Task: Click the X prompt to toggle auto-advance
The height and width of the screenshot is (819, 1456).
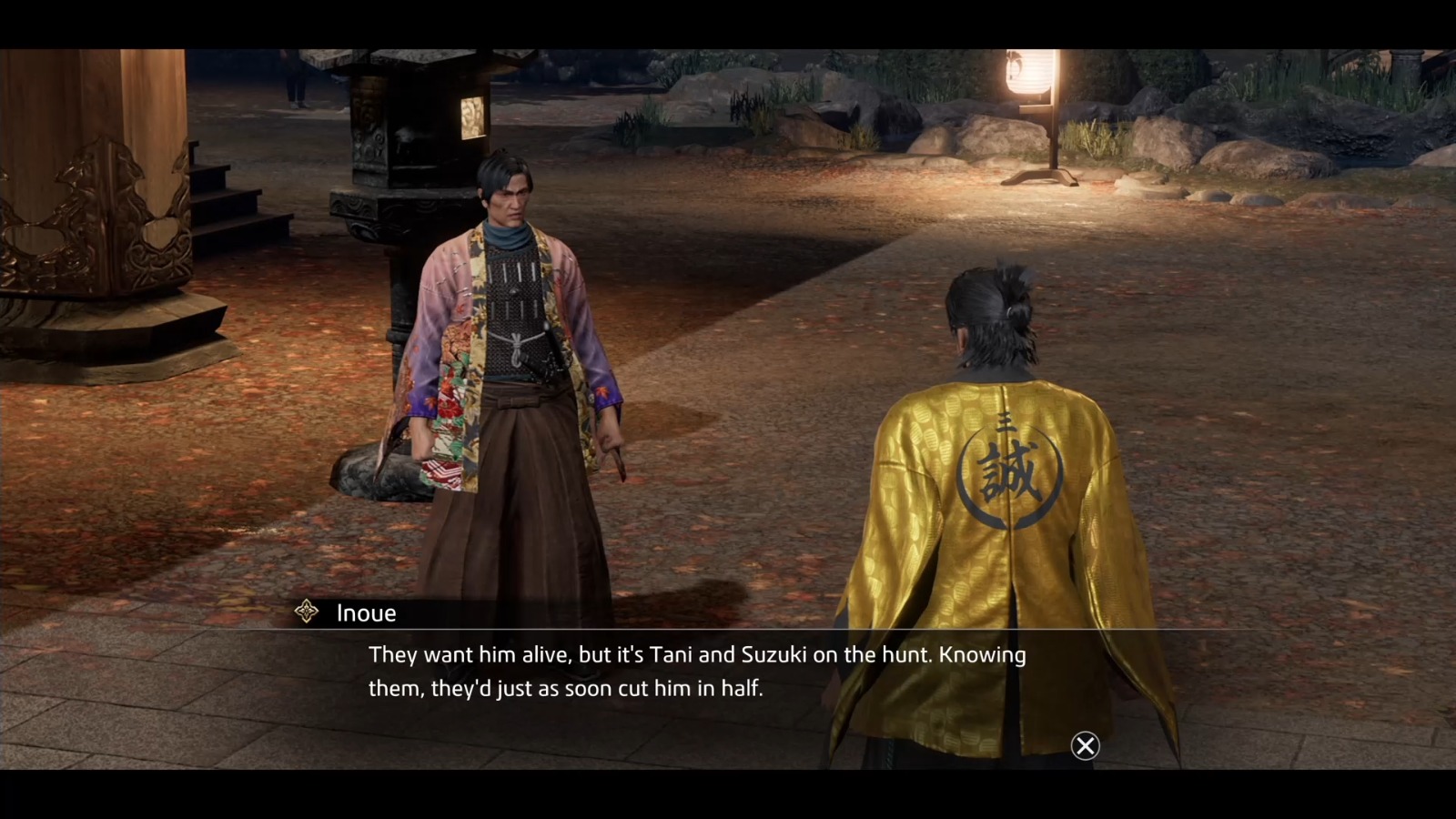Action: click(1086, 746)
